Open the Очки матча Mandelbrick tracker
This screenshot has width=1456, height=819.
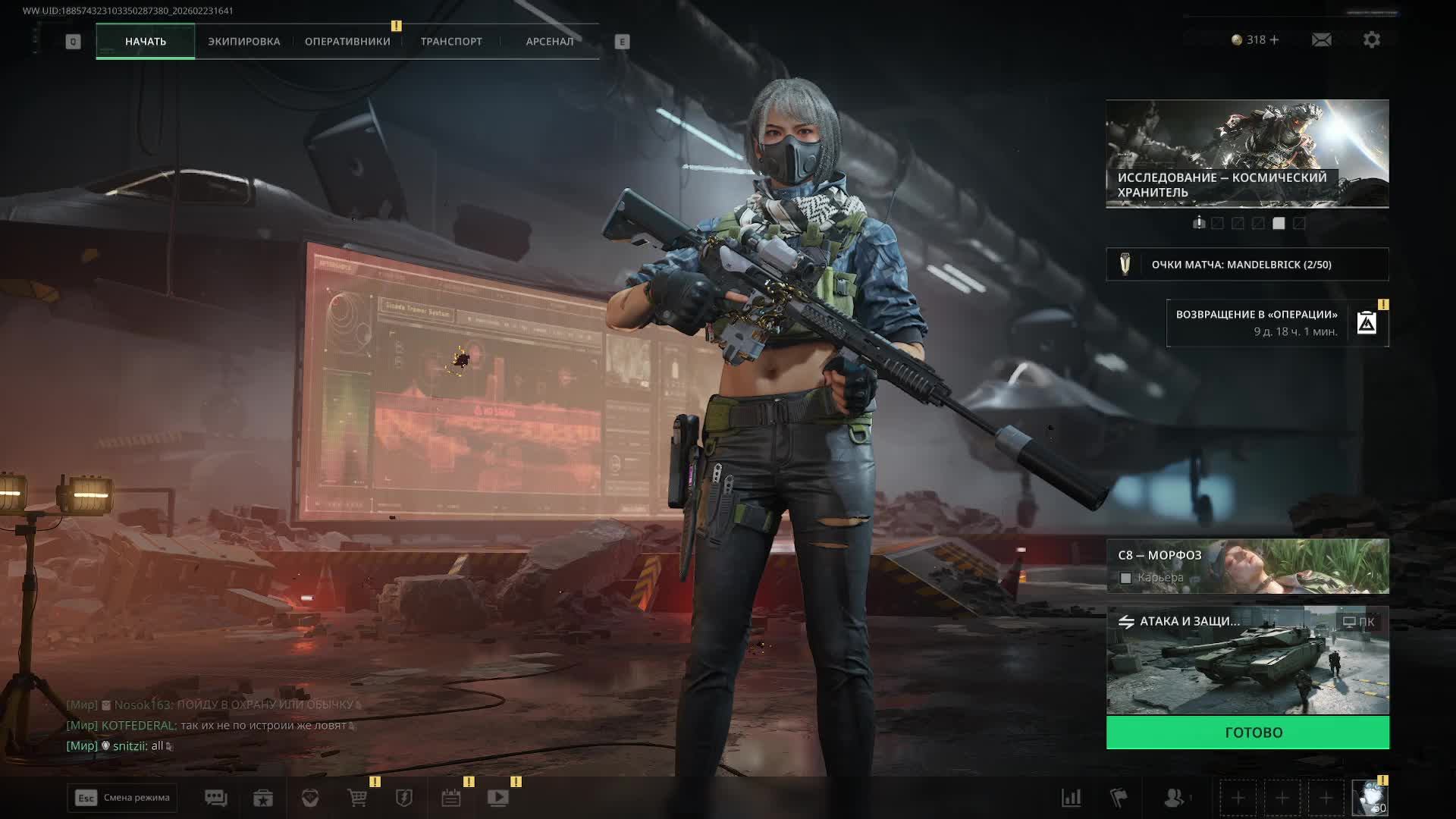point(1247,265)
